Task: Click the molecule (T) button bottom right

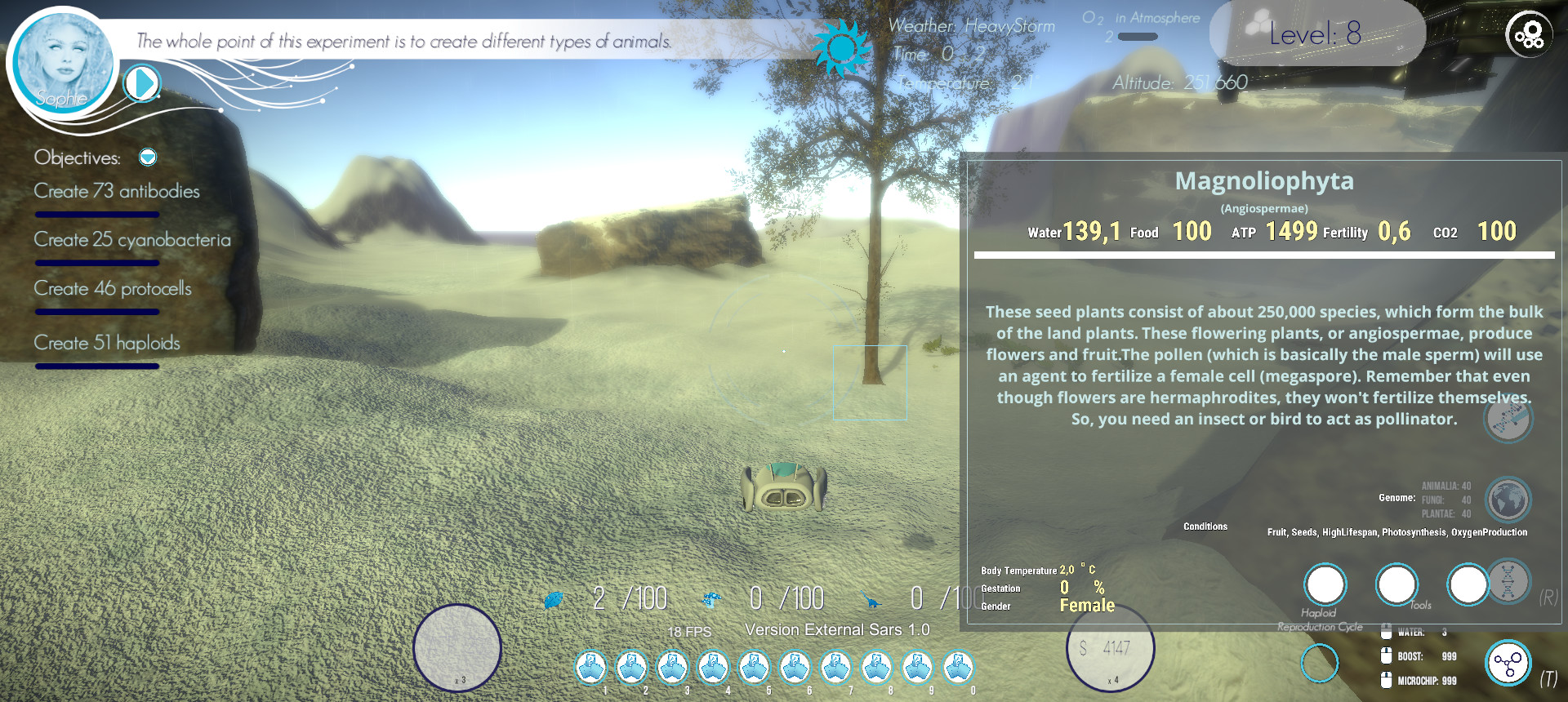Action: point(1508,664)
